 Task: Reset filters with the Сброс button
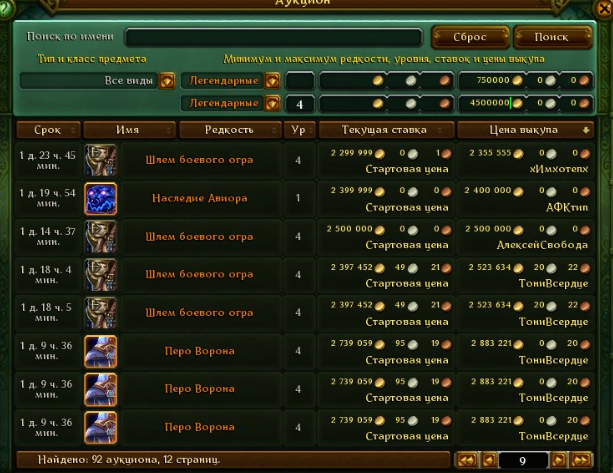470,37
